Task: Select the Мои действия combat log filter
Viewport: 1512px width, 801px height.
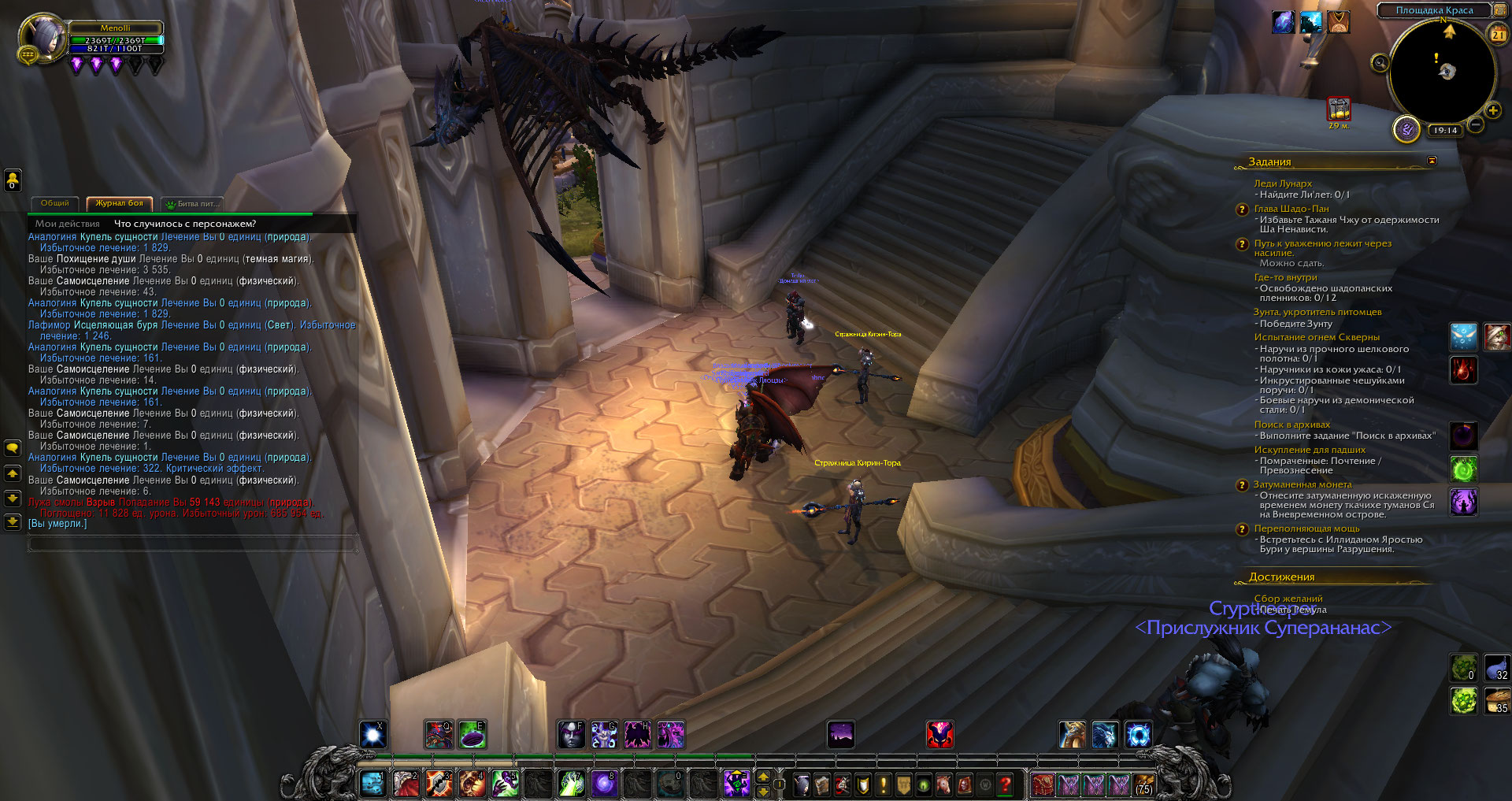Action: [x=68, y=224]
